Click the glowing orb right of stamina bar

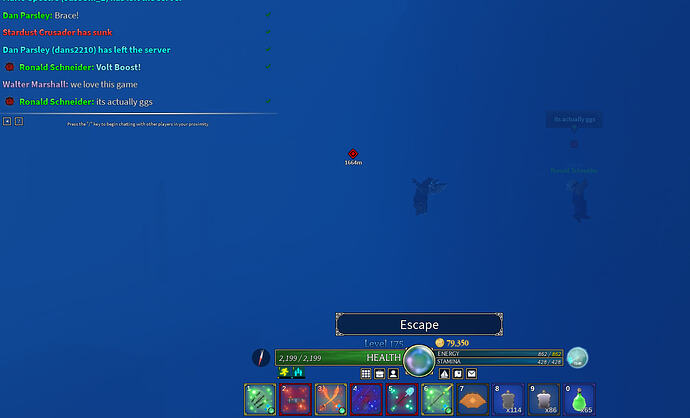(x=578, y=358)
